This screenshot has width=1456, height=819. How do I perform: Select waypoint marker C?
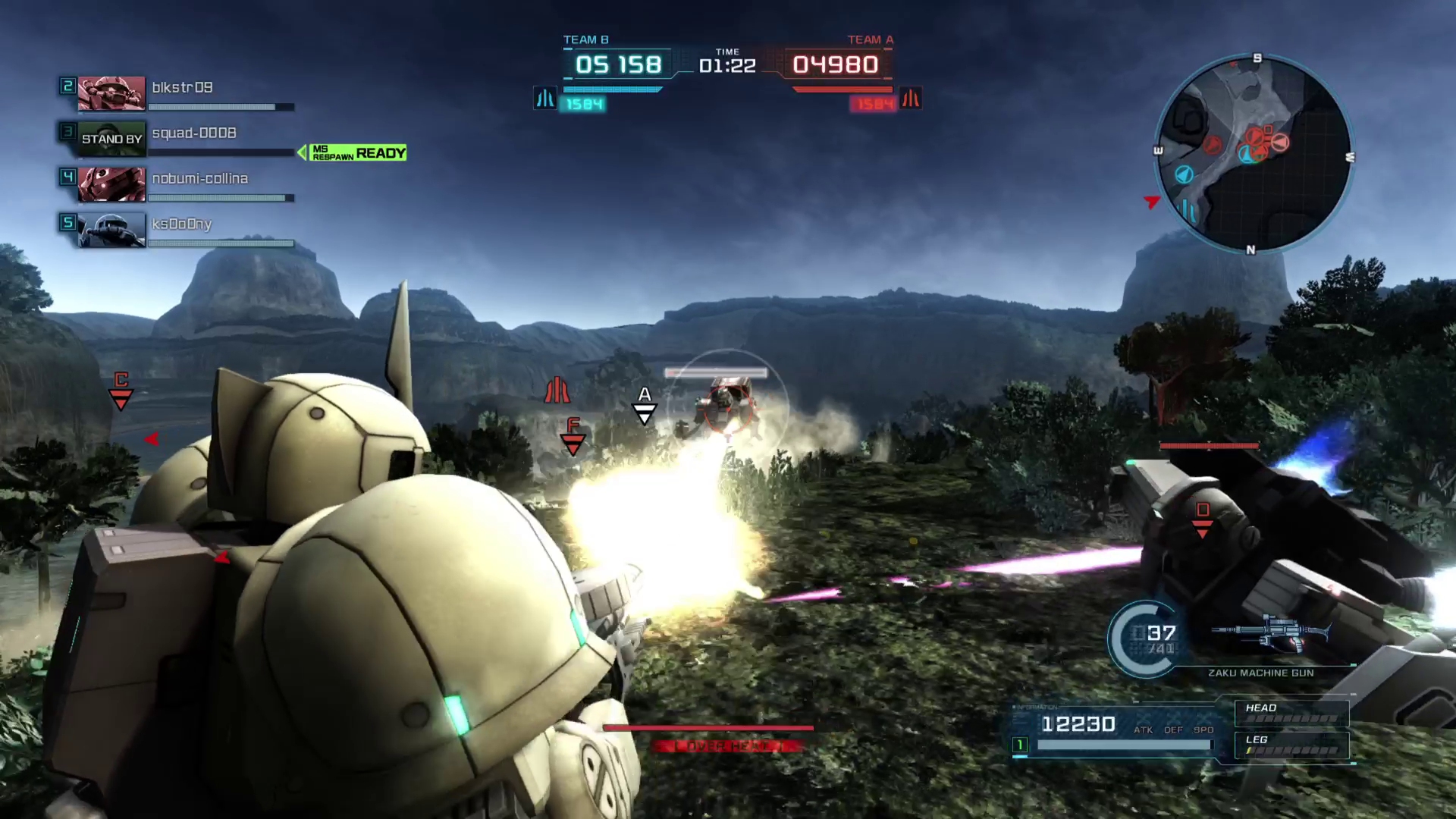point(121,390)
